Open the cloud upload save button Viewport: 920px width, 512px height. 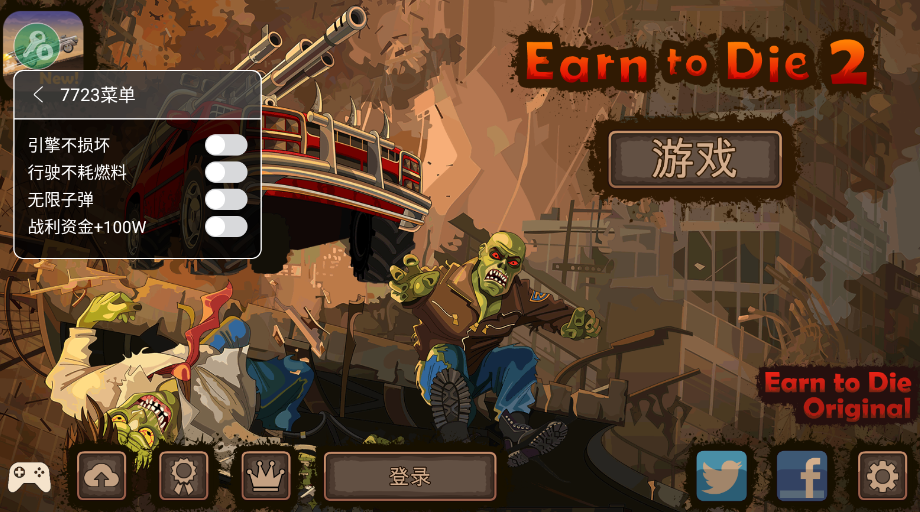tap(102, 476)
